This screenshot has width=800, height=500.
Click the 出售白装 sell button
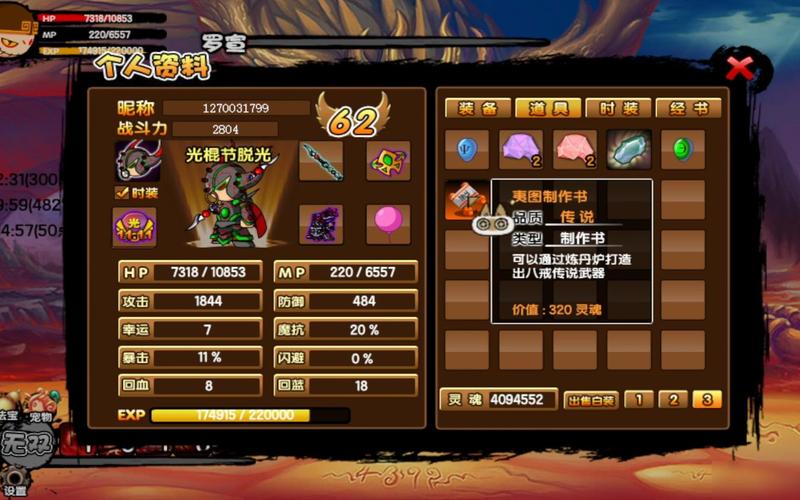click(x=590, y=400)
